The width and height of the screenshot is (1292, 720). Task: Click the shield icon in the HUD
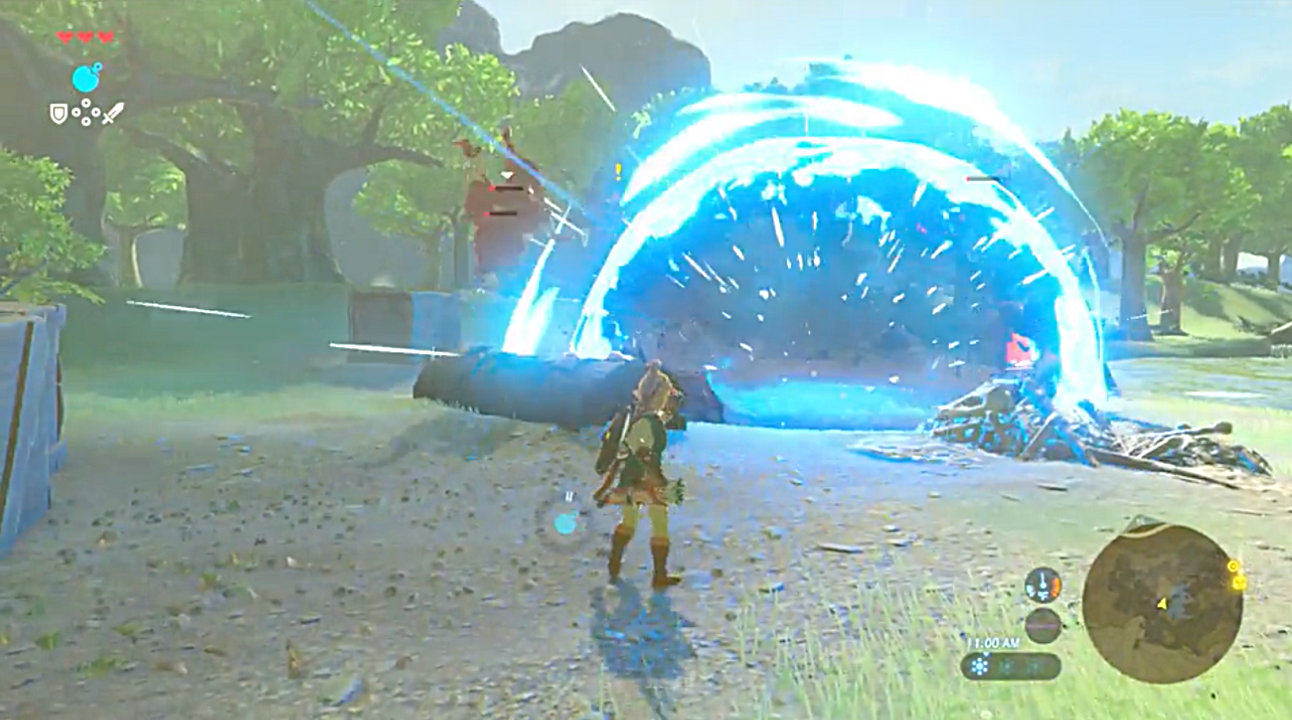tap(59, 113)
